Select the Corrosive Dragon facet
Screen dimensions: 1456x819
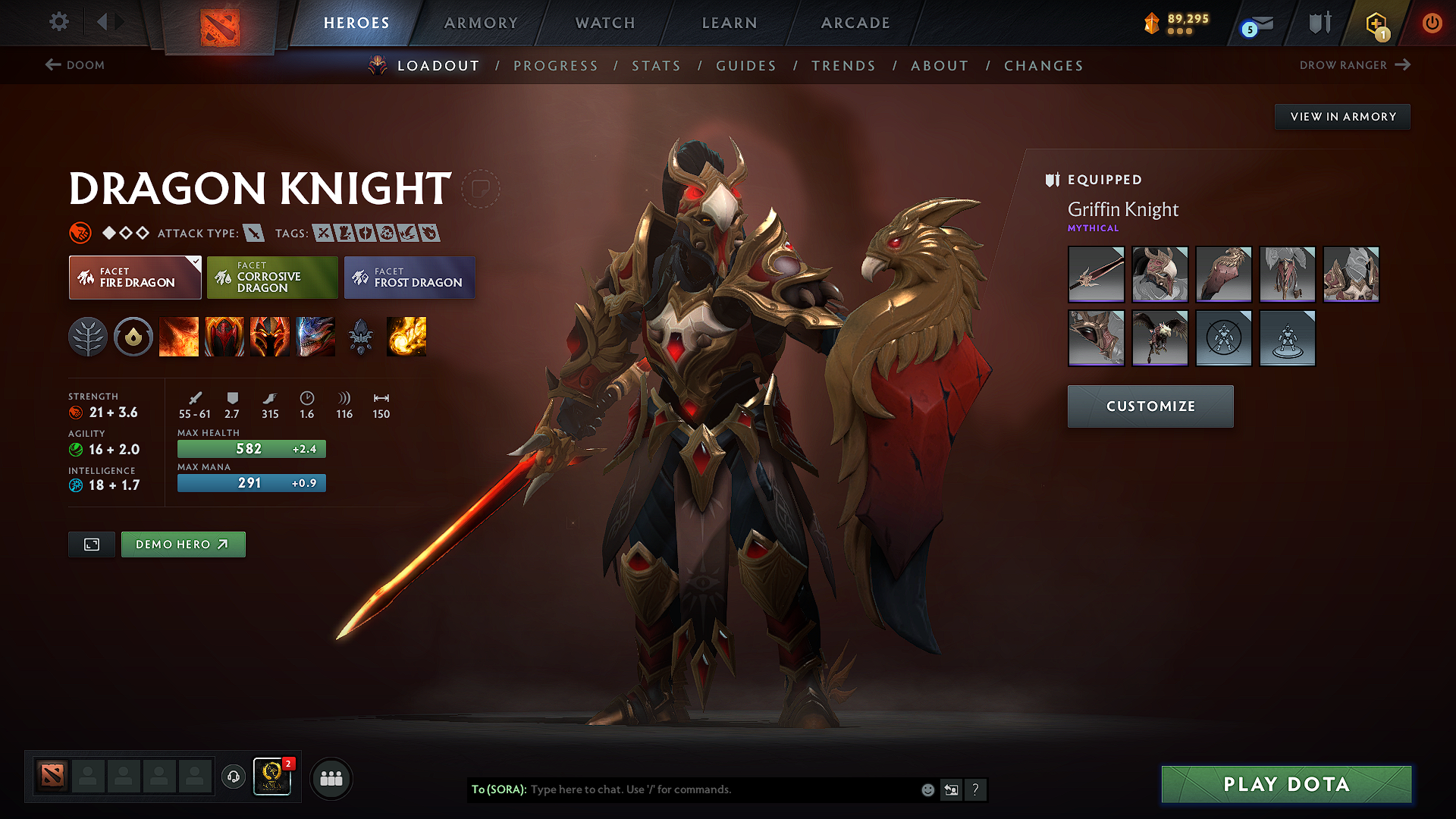point(272,277)
